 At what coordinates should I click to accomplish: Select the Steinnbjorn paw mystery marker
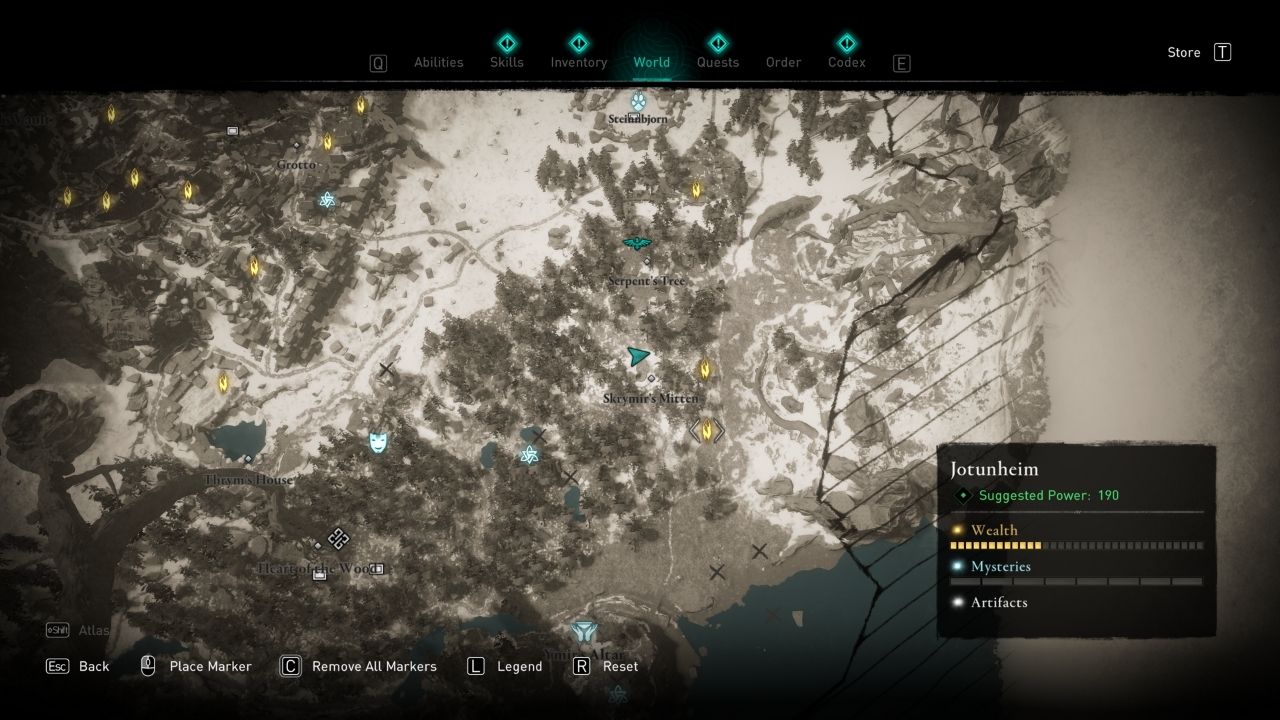(x=638, y=101)
